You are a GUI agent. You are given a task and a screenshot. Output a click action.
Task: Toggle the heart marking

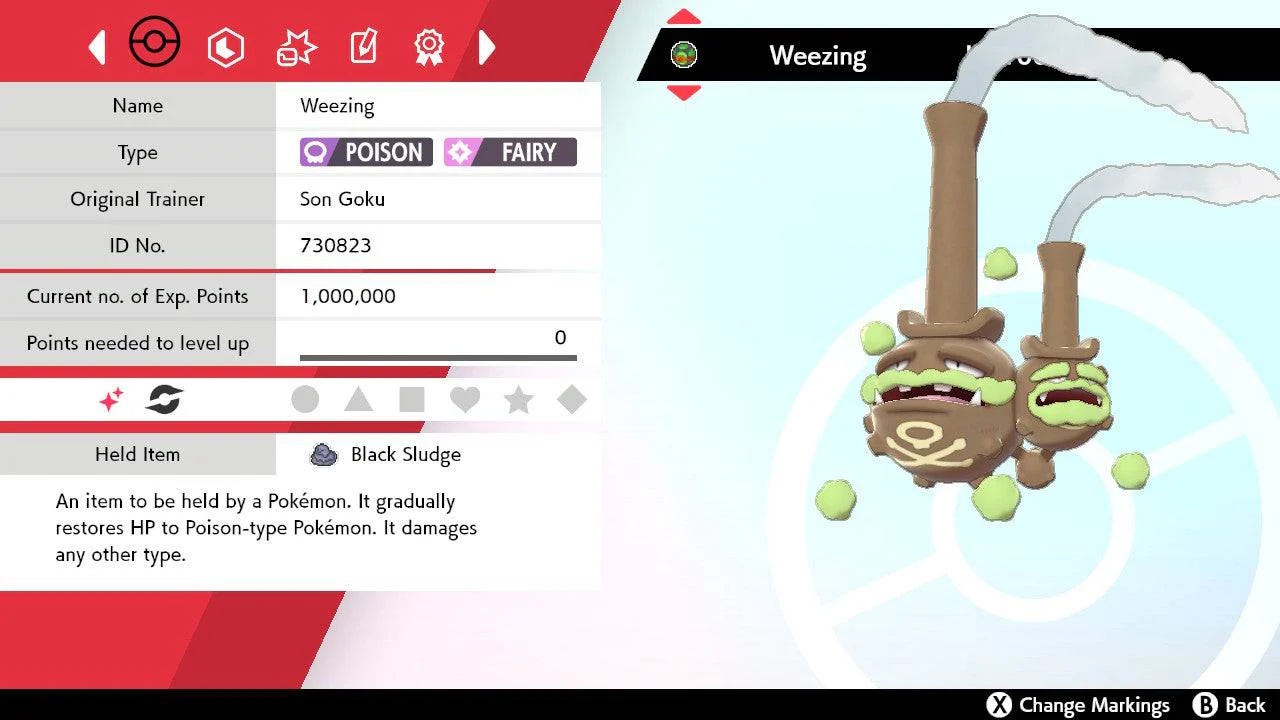tap(465, 400)
